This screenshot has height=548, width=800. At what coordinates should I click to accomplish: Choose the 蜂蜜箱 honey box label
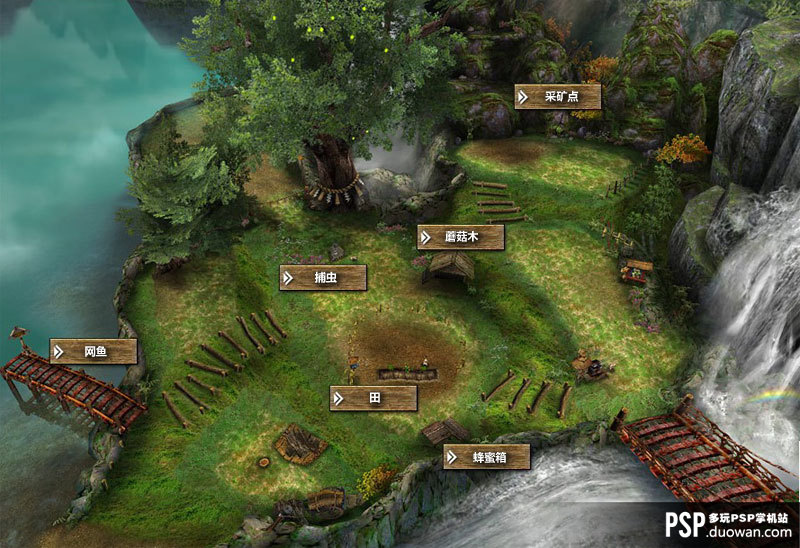click(x=486, y=457)
